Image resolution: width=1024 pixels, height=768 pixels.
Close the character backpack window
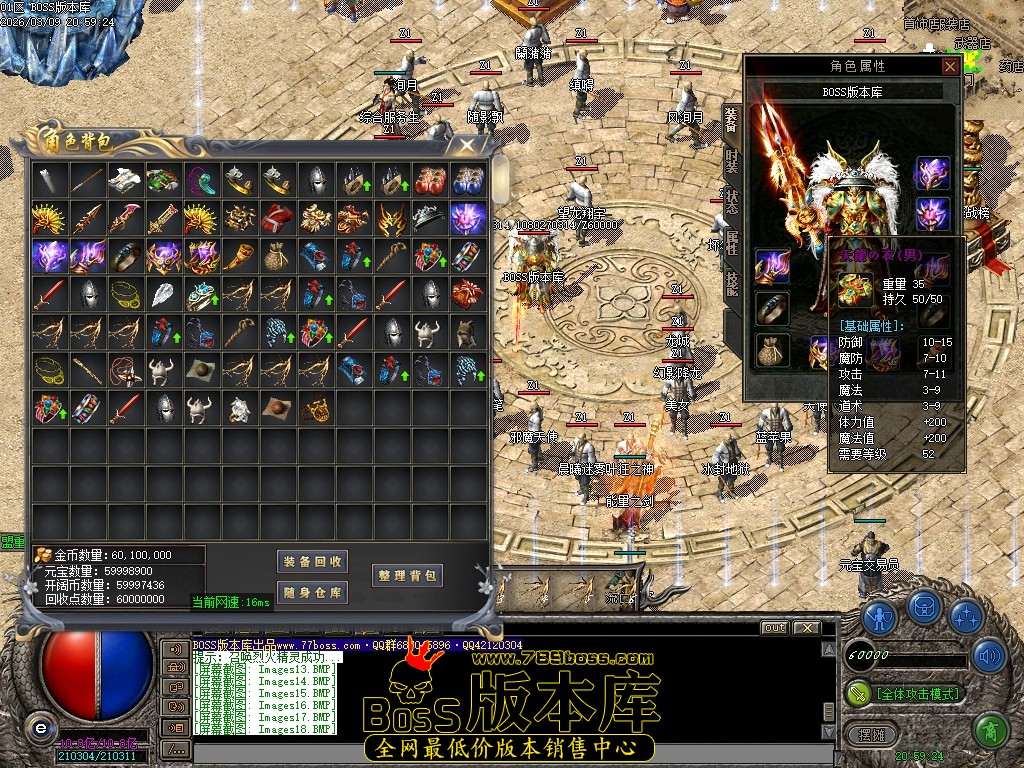point(467,145)
